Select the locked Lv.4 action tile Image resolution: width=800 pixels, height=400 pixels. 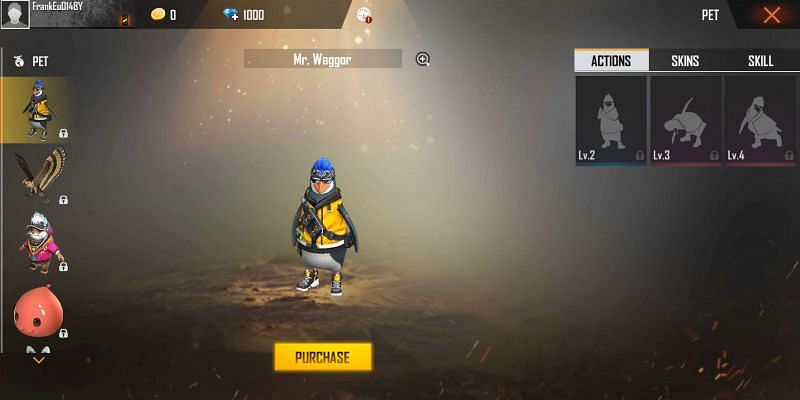click(x=759, y=120)
